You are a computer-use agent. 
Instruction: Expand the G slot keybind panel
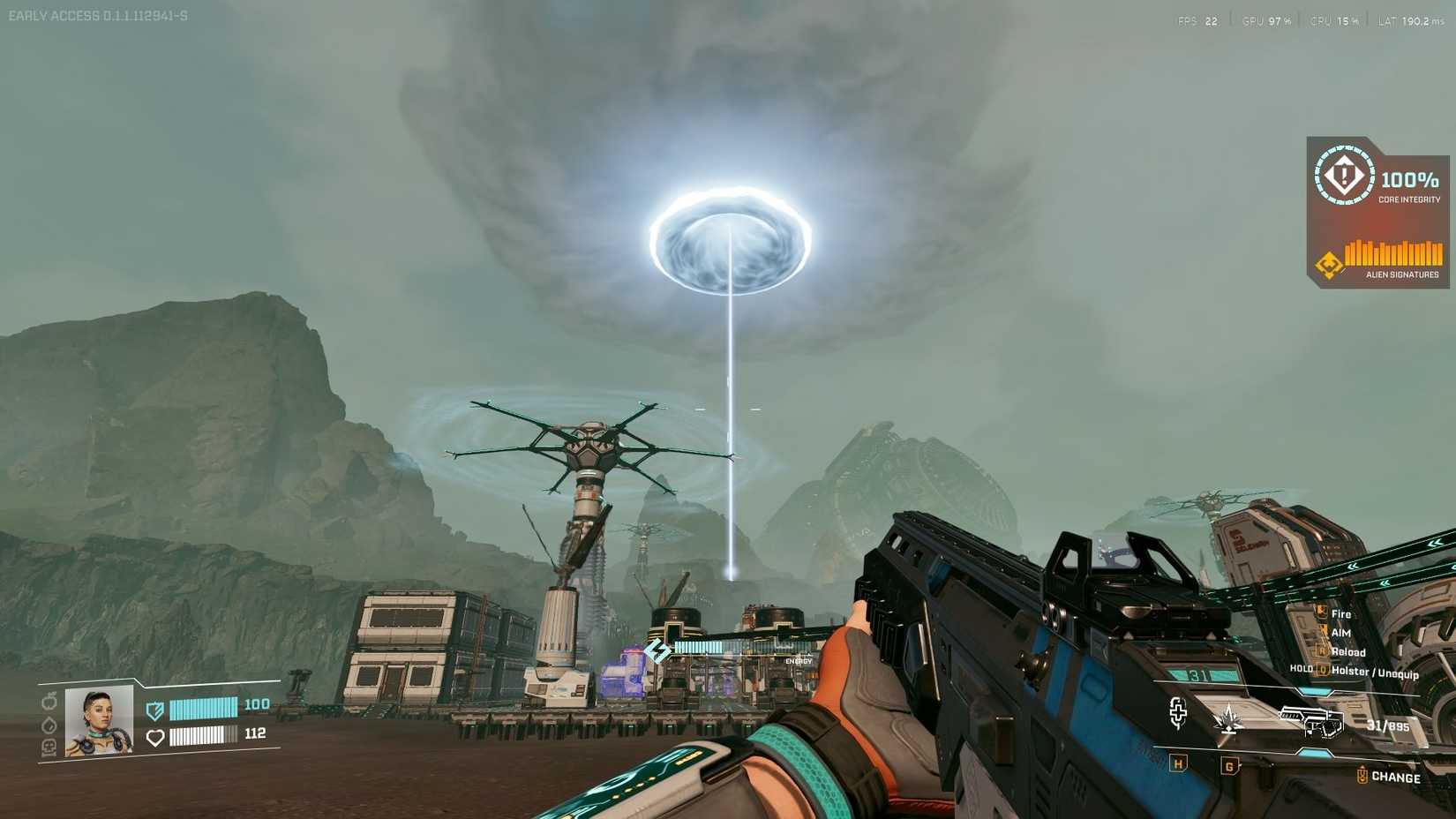pyautogui.click(x=1230, y=765)
